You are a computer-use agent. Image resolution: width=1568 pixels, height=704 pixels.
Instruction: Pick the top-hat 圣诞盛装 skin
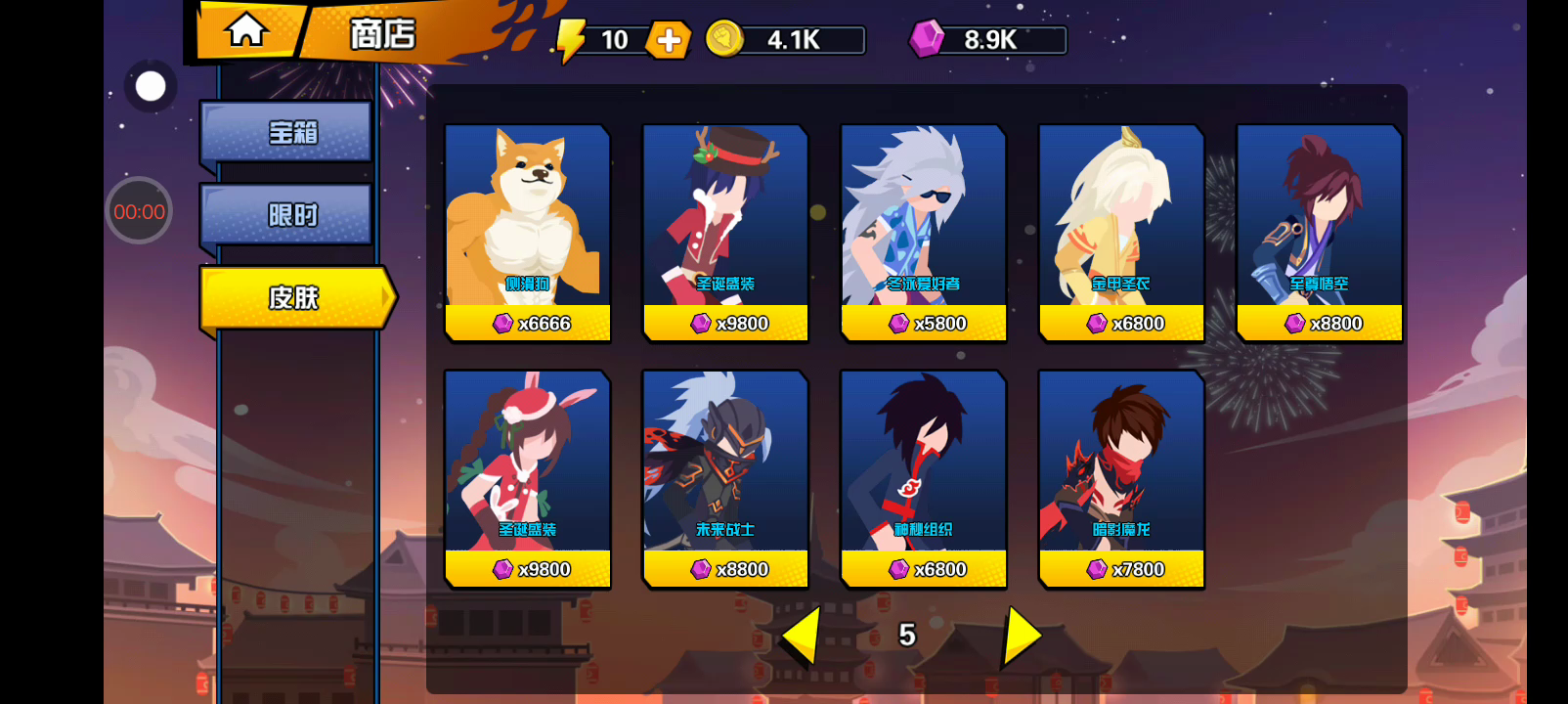pos(725,233)
